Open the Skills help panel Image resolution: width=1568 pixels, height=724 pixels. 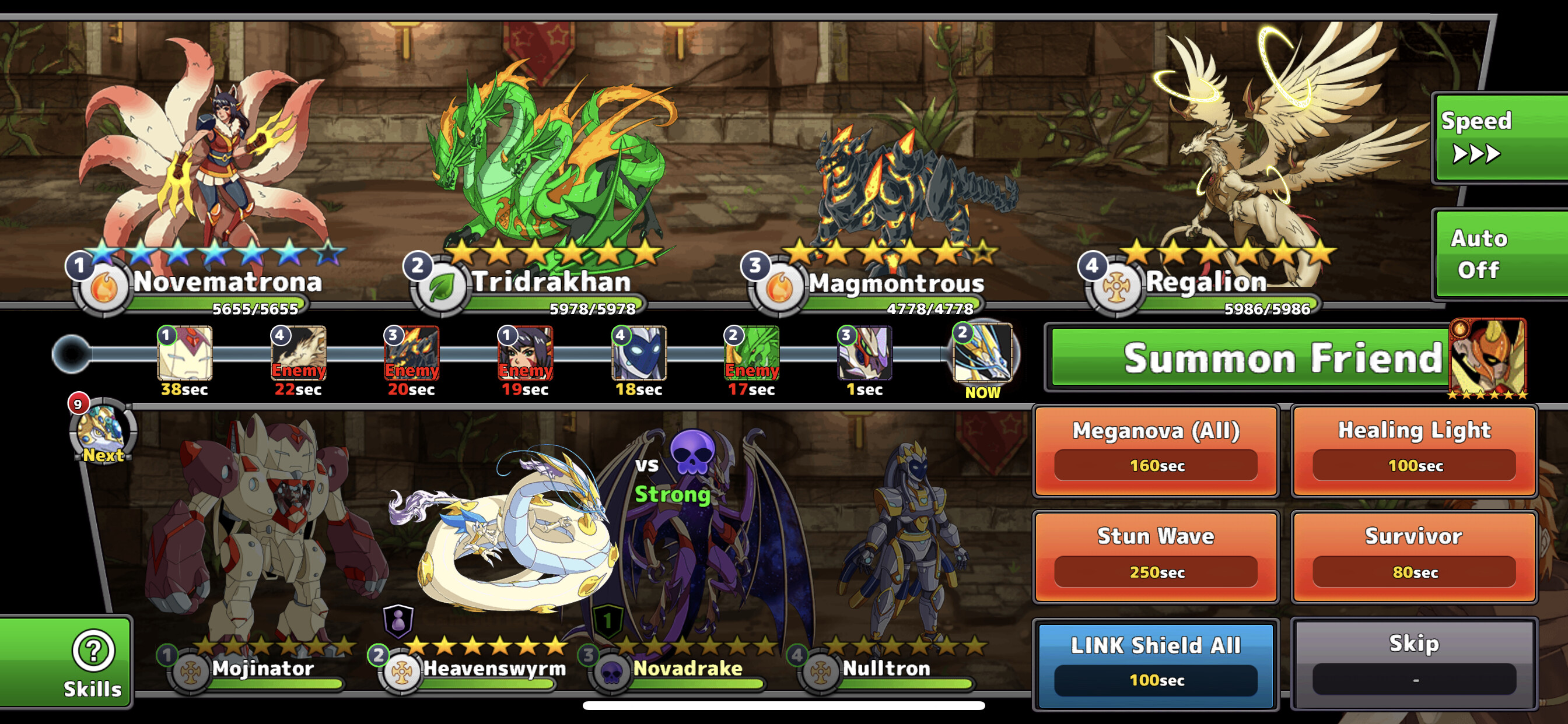click(93, 662)
